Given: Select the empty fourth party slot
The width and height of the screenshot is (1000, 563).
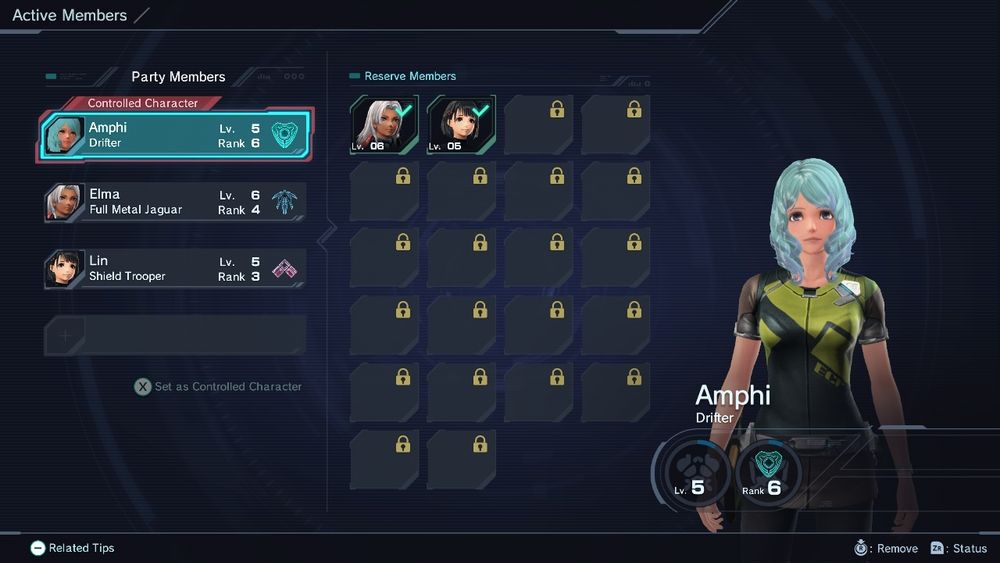Looking at the screenshot, I should click(x=175, y=336).
